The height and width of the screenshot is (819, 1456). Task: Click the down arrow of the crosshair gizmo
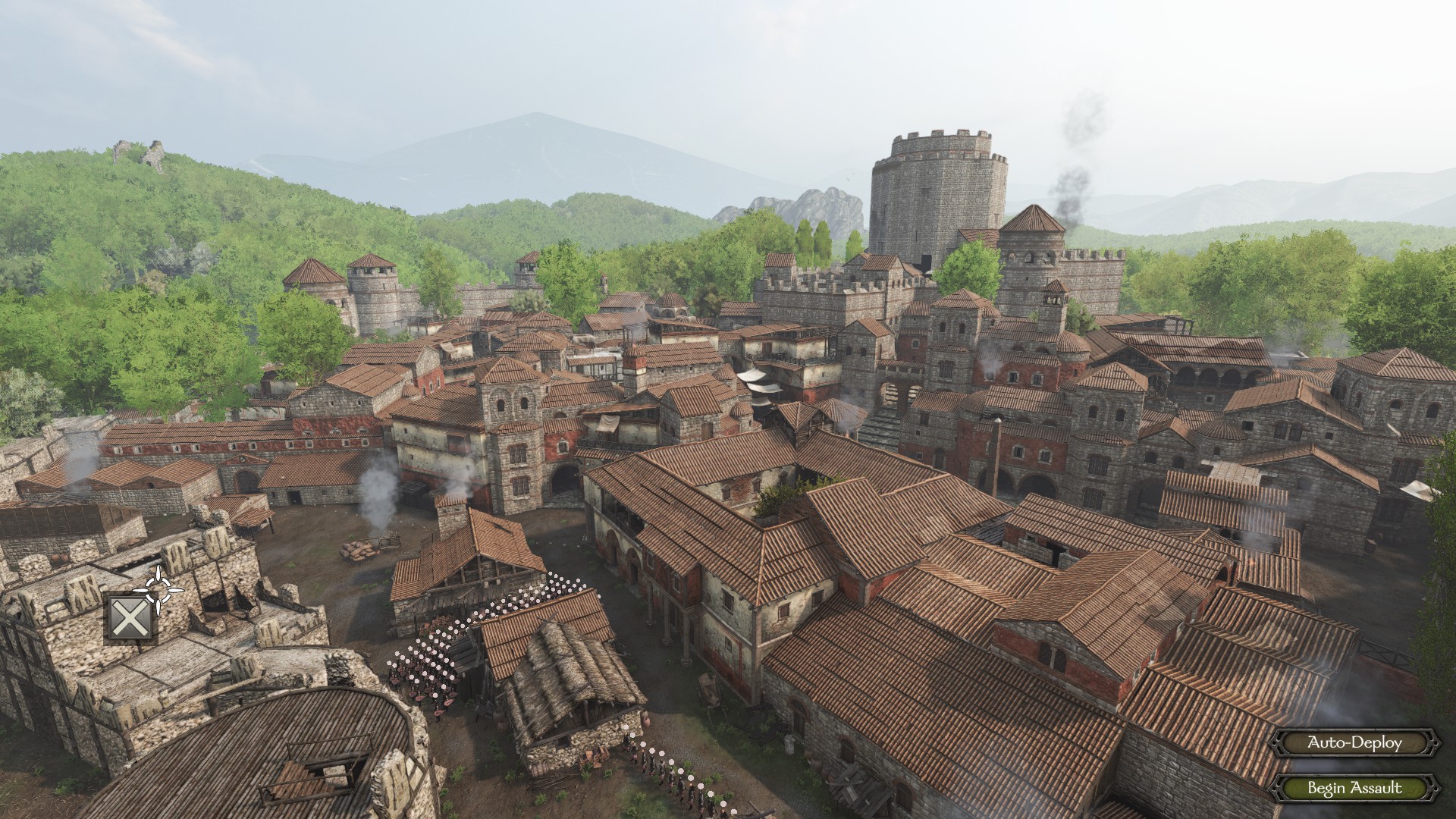coord(158,608)
